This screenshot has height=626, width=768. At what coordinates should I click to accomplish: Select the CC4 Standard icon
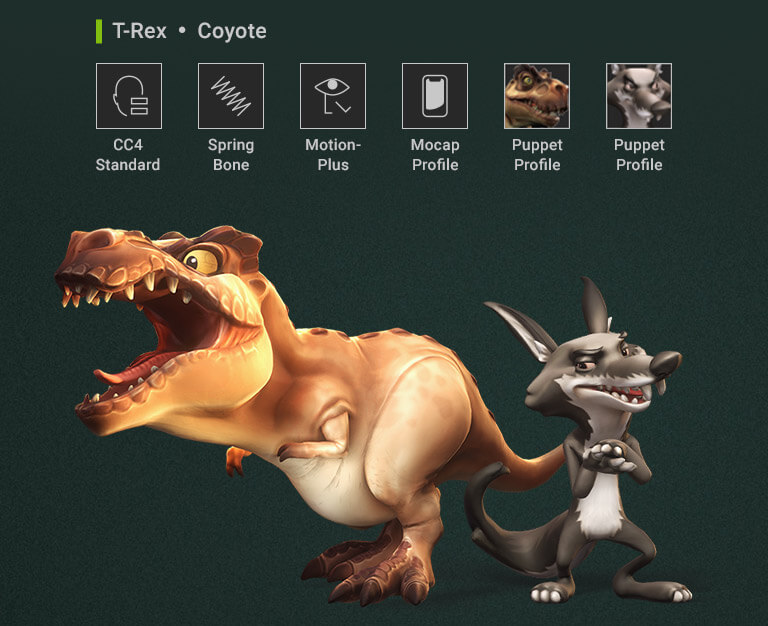point(129,96)
